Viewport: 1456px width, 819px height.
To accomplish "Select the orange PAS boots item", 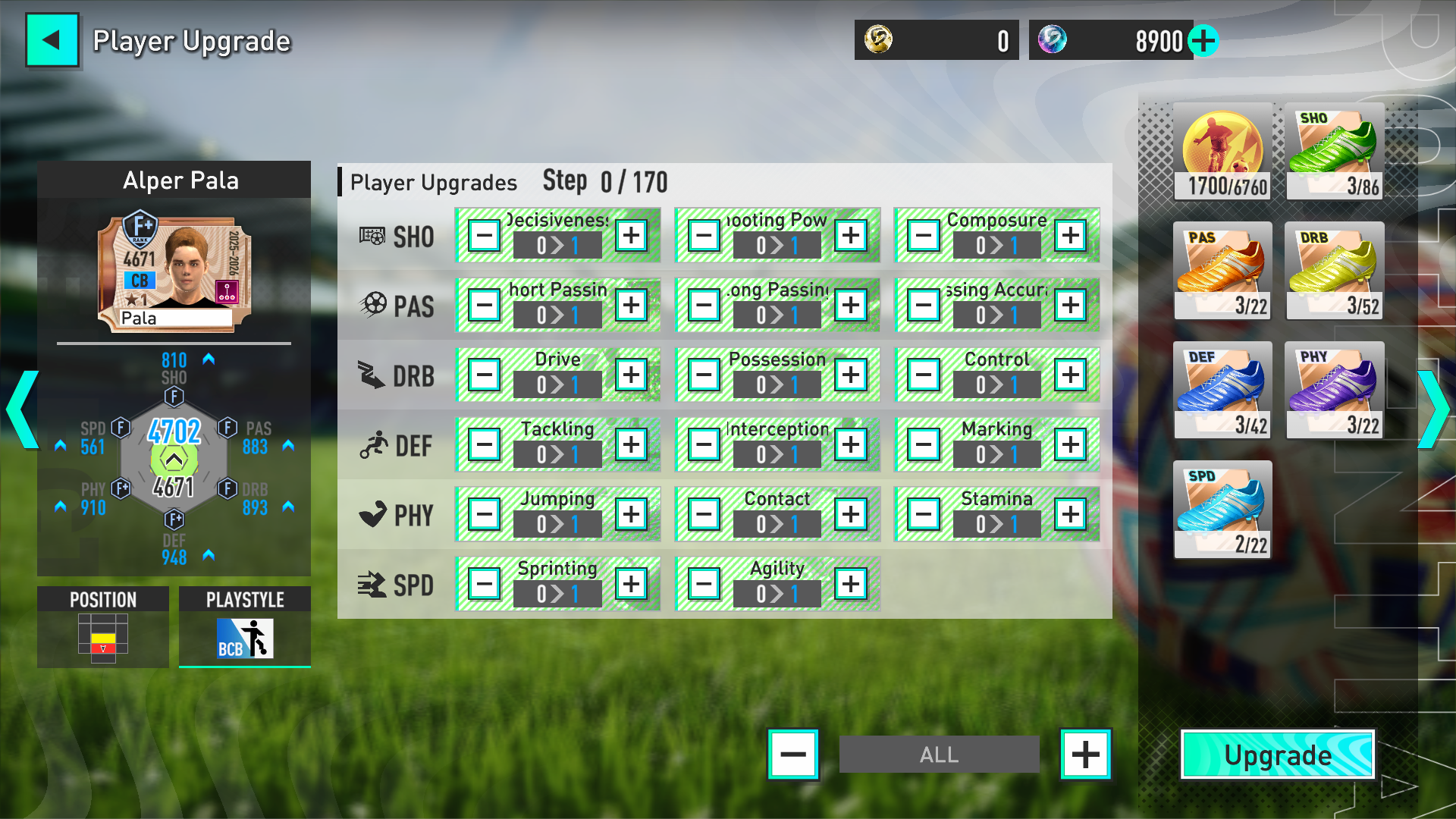I will point(1222,271).
